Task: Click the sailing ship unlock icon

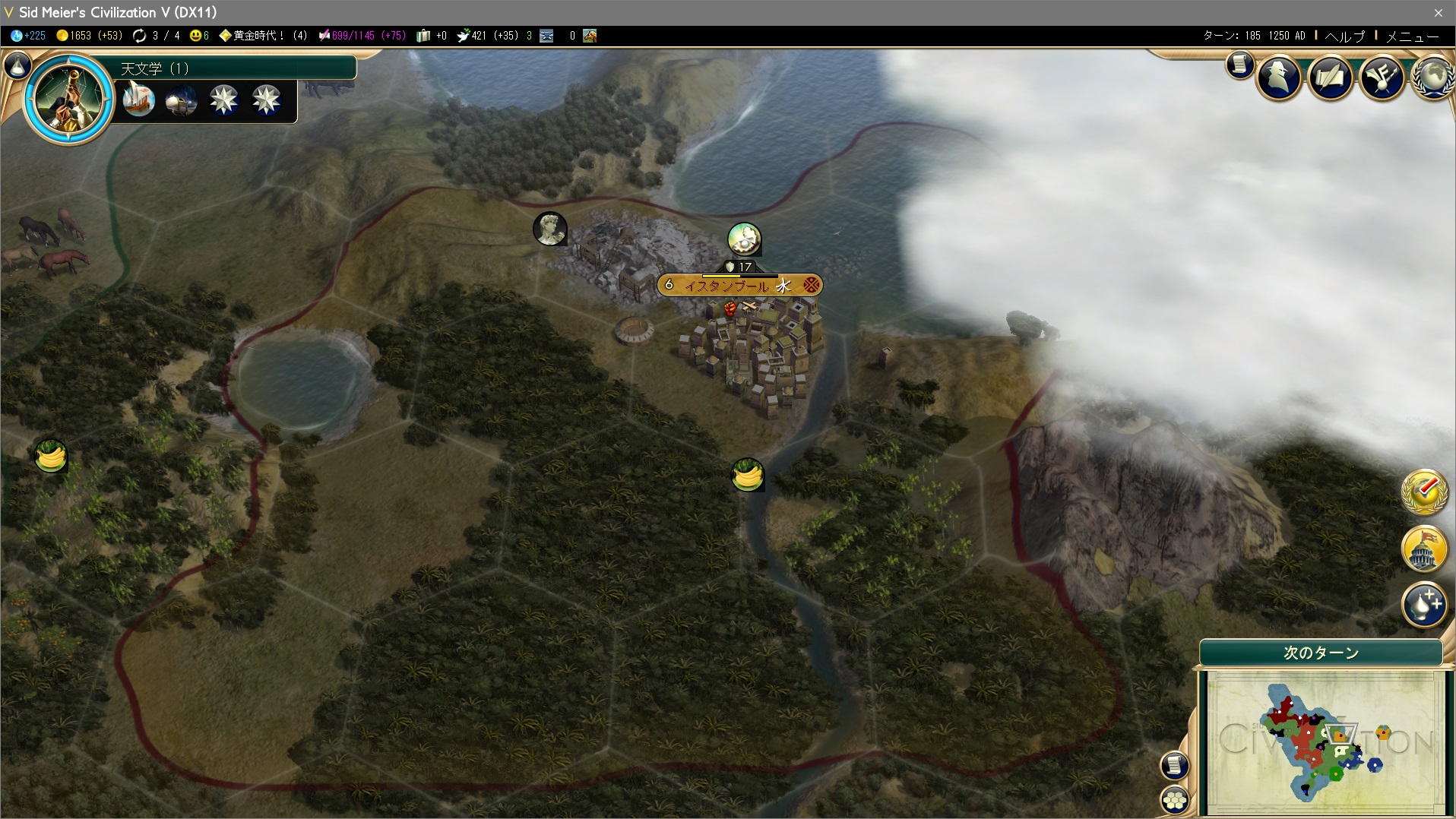Action: [138, 100]
